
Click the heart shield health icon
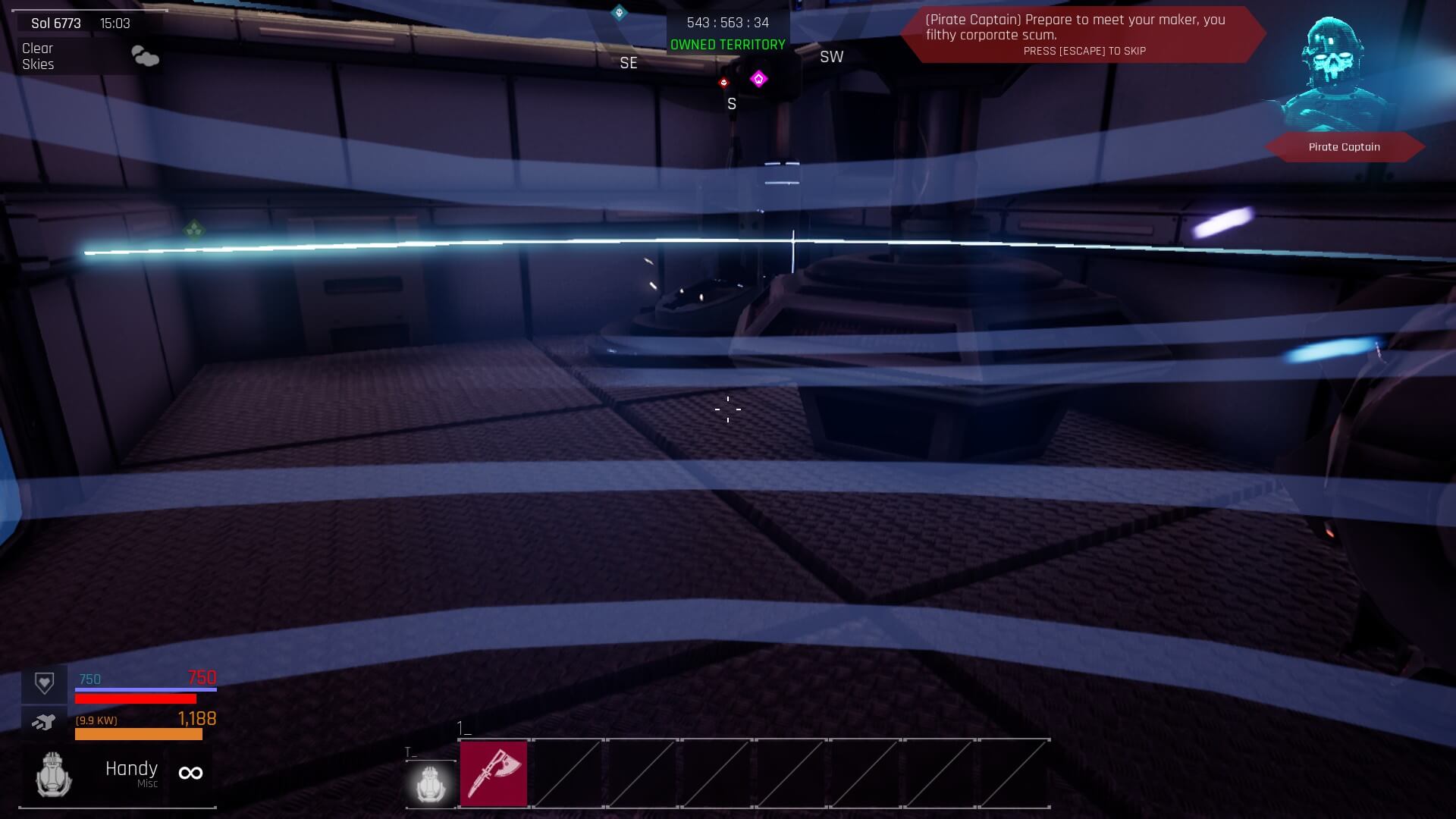[44, 683]
